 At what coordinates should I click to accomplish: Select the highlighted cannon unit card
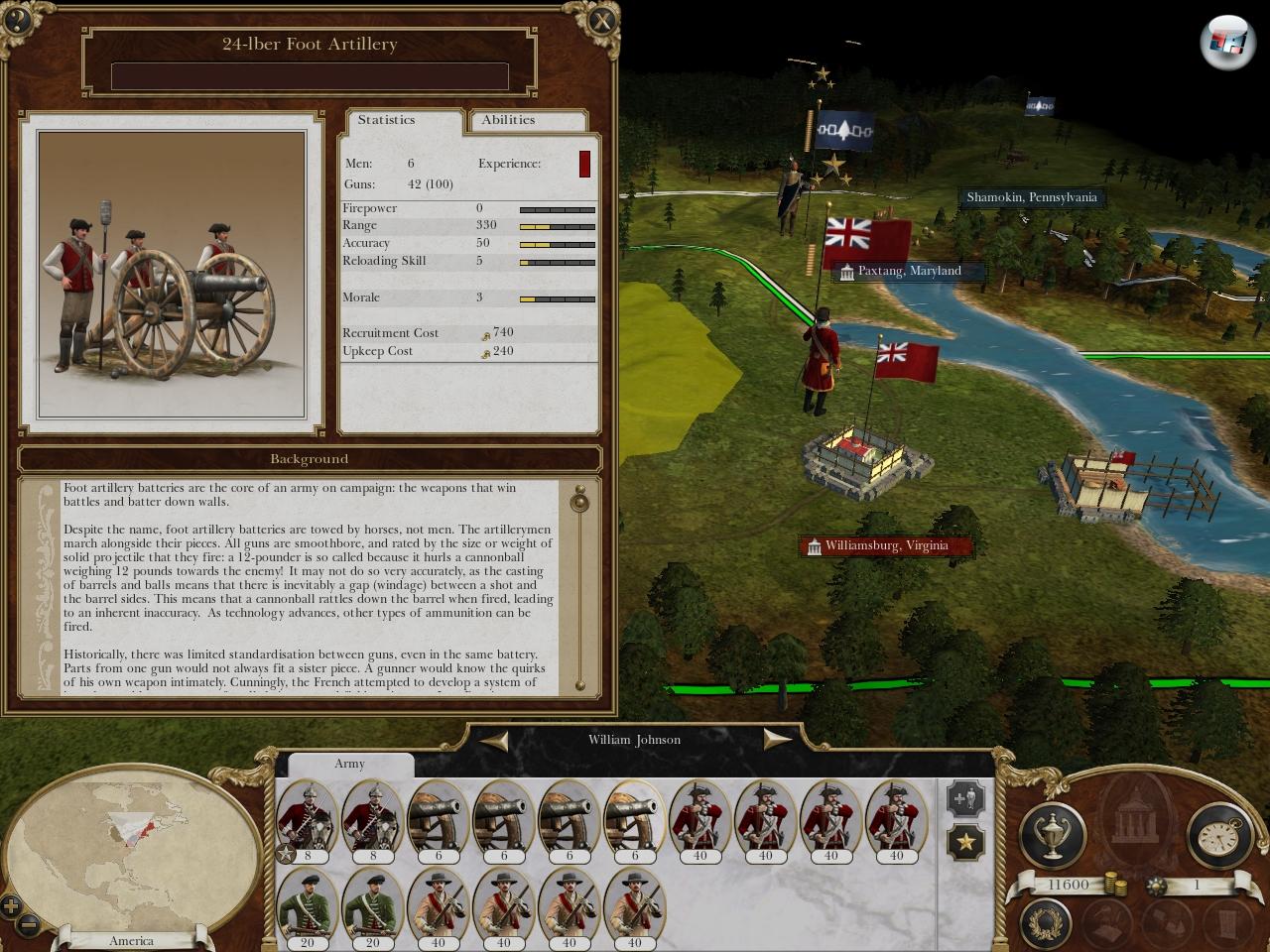tap(634, 820)
